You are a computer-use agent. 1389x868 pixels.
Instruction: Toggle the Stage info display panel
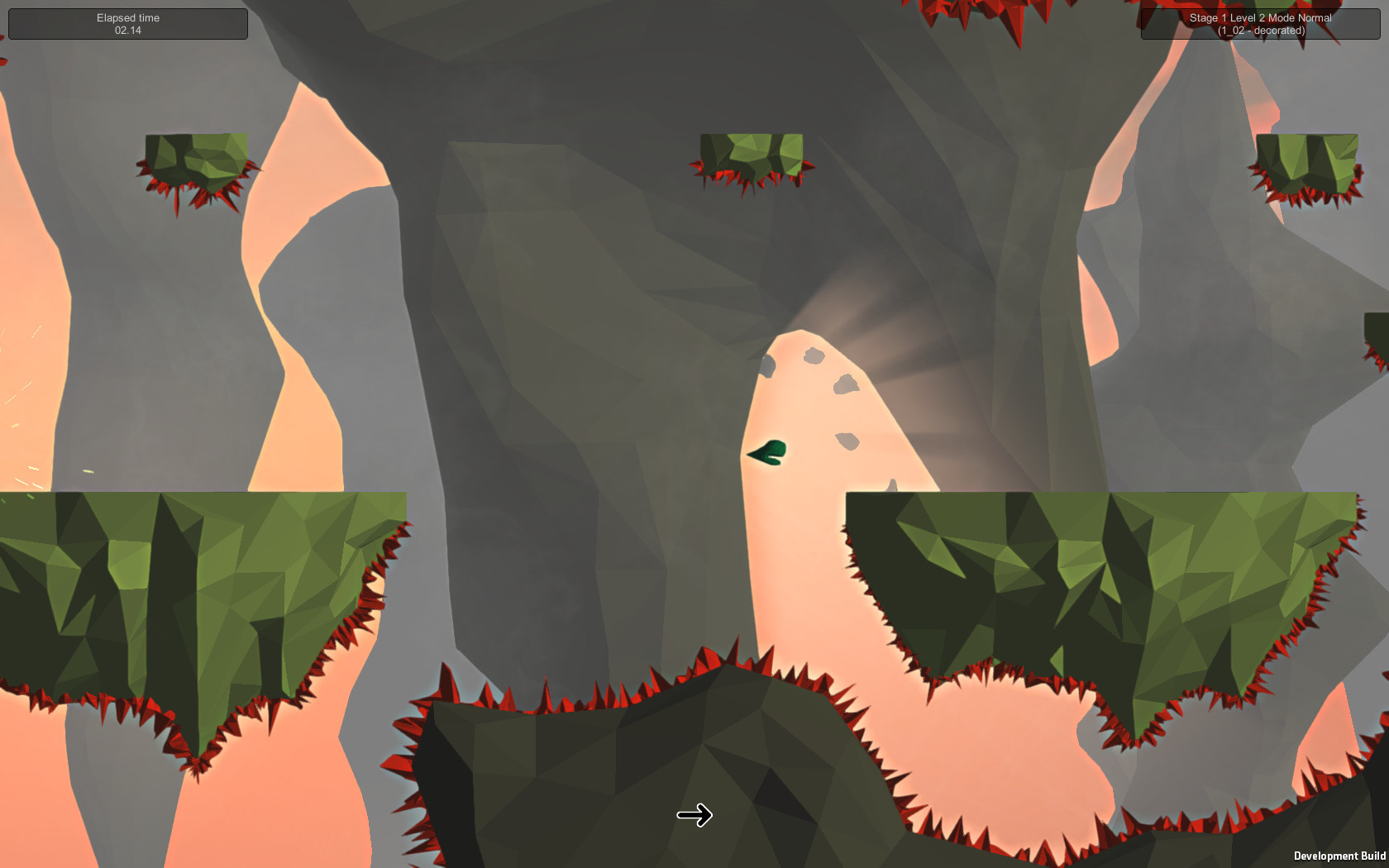[x=1260, y=23]
